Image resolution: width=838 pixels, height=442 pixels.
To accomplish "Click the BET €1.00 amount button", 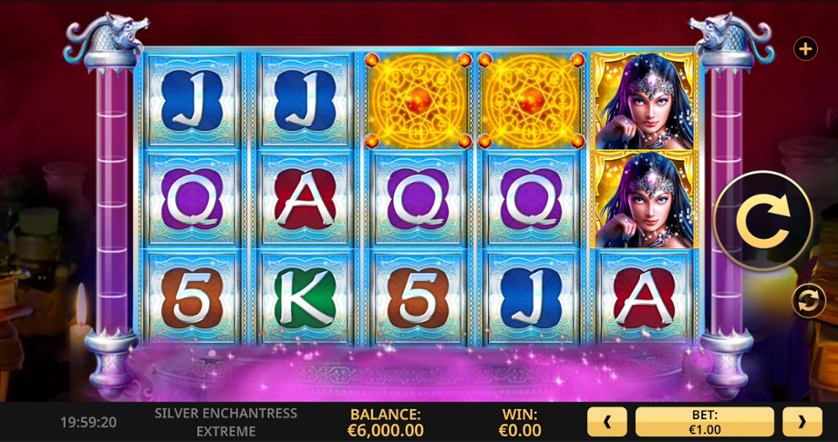I will pyautogui.click(x=704, y=422).
